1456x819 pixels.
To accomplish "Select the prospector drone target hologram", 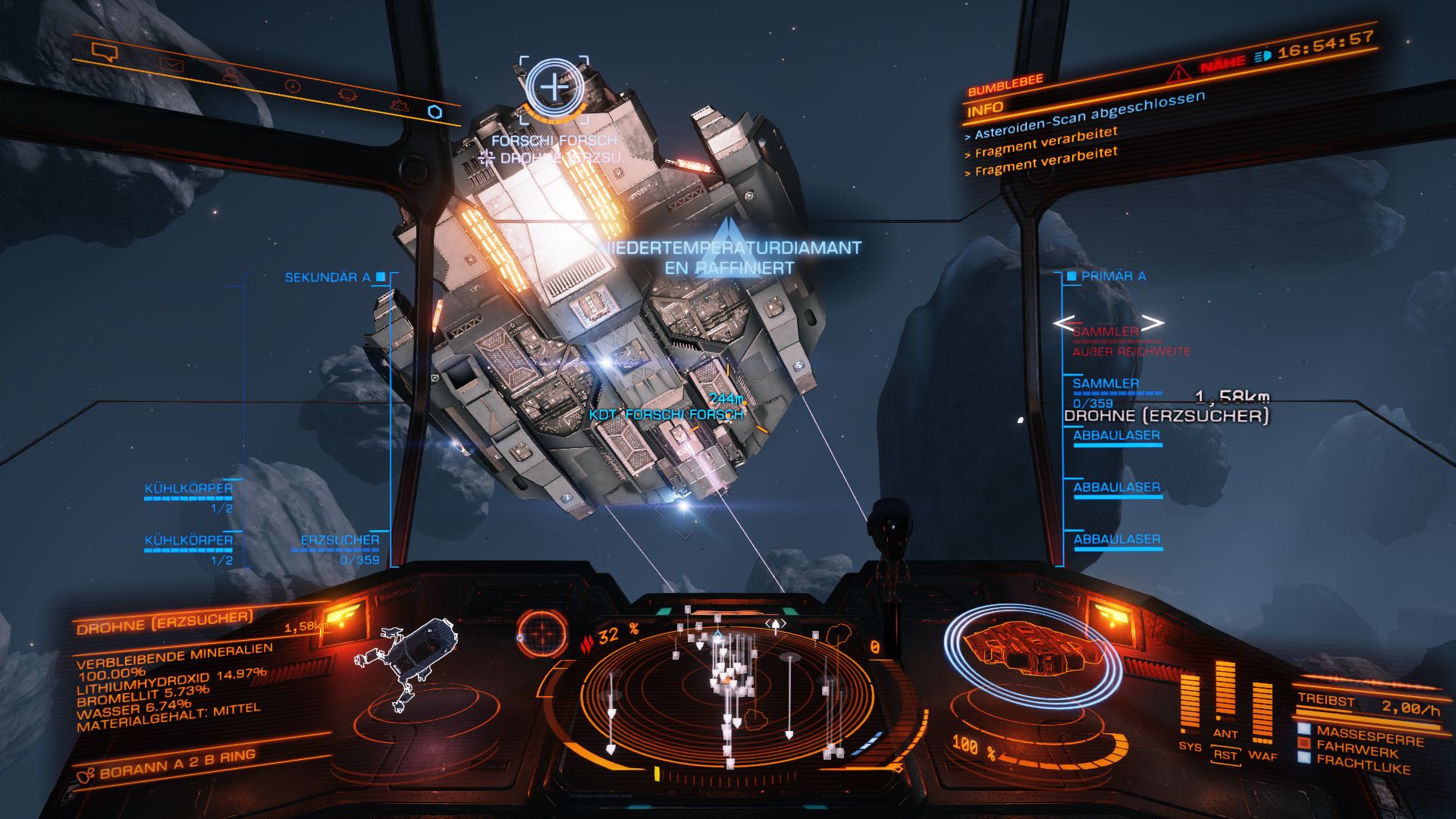I will tap(408, 660).
